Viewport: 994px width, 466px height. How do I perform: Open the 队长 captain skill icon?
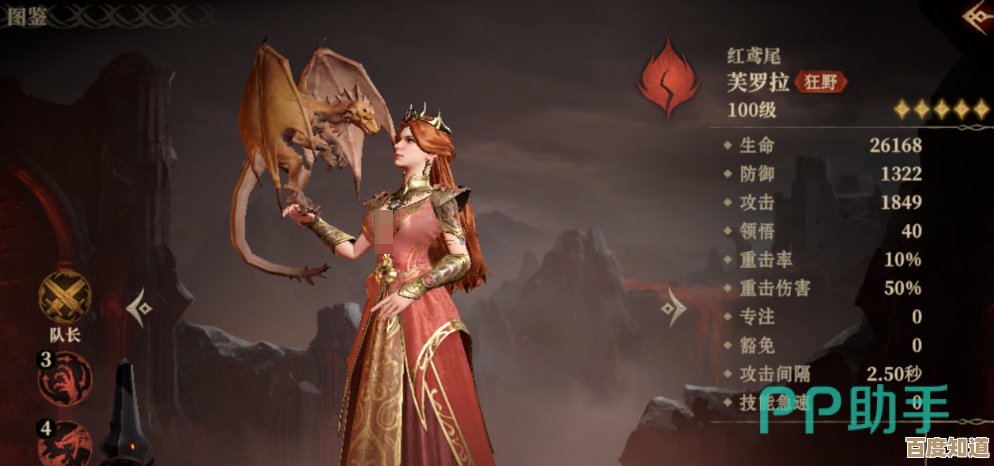click(x=65, y=296)
